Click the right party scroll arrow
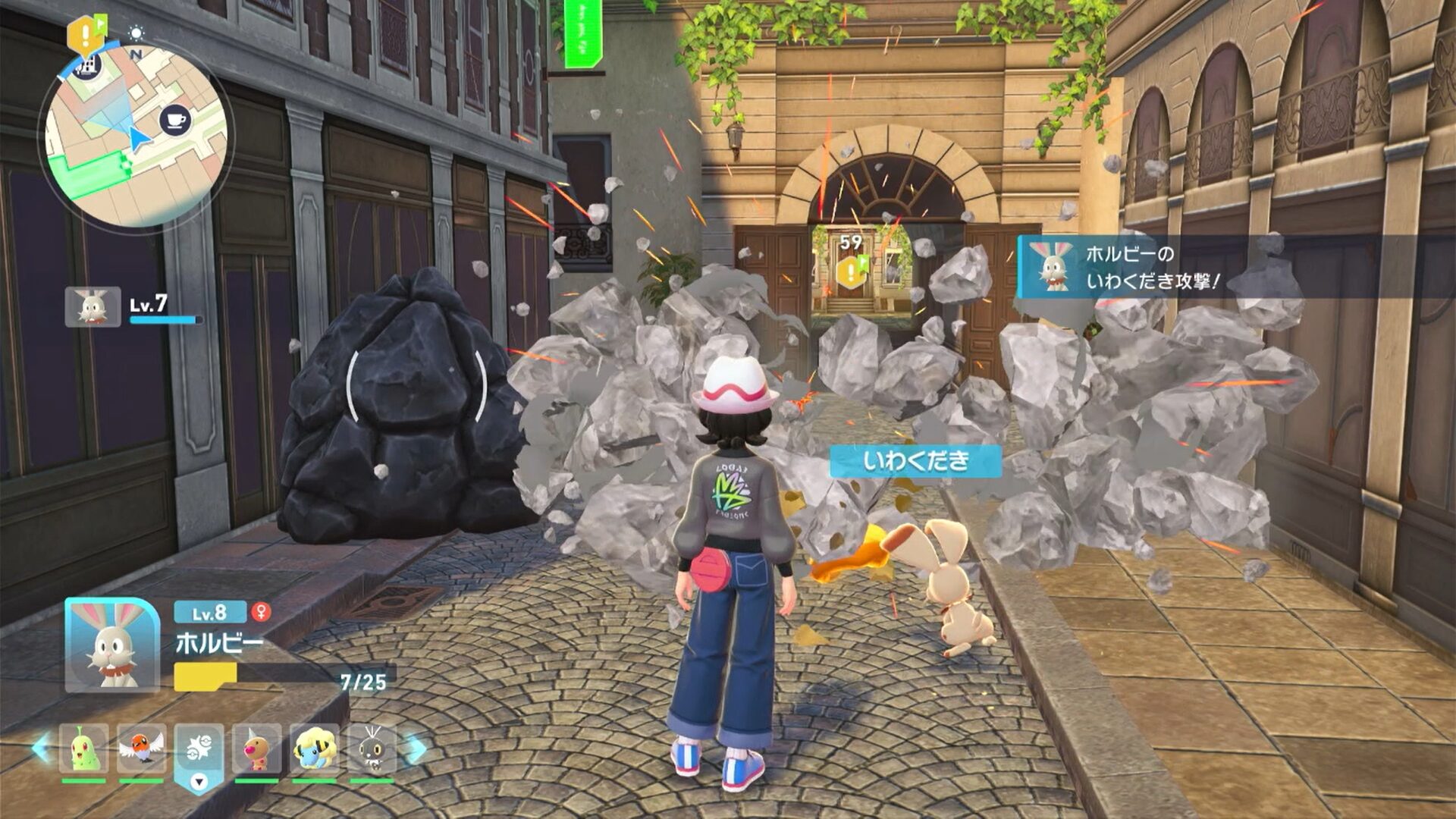This screenshot has height=819, width=1456. point(416,749)
